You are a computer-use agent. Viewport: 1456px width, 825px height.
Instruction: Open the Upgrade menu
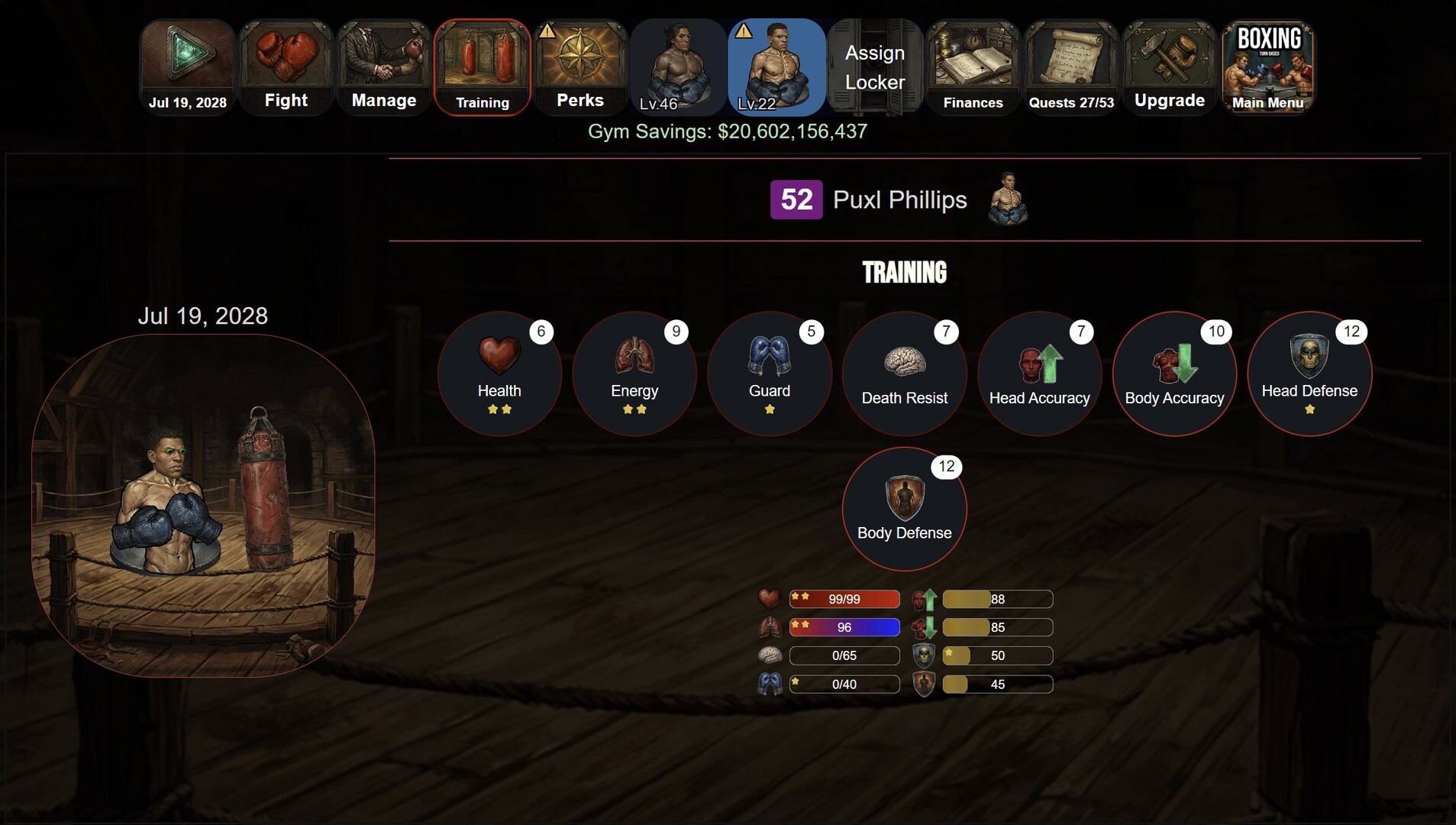[x=1169, y=67]
